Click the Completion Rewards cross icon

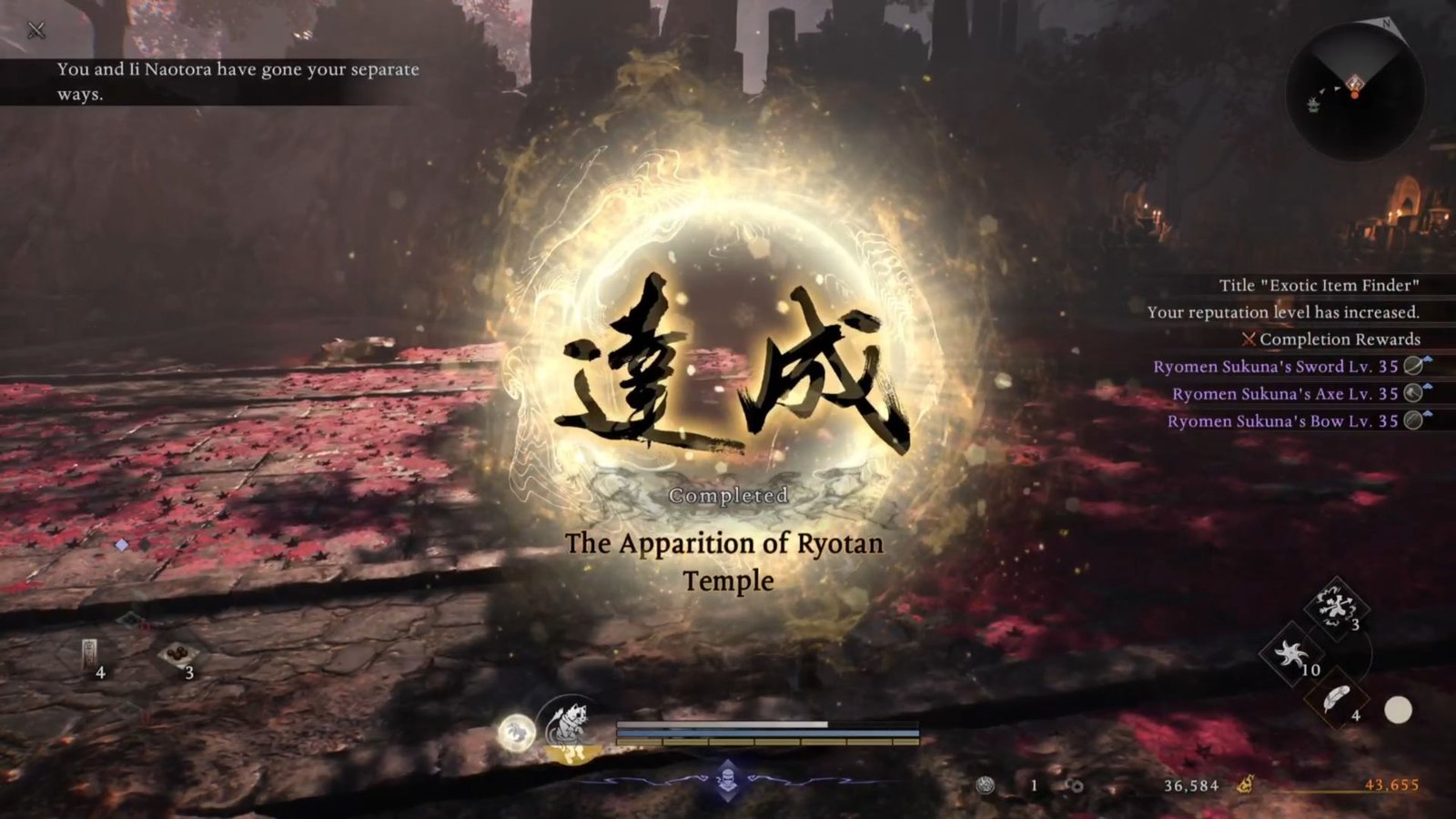click(1248, 339)
